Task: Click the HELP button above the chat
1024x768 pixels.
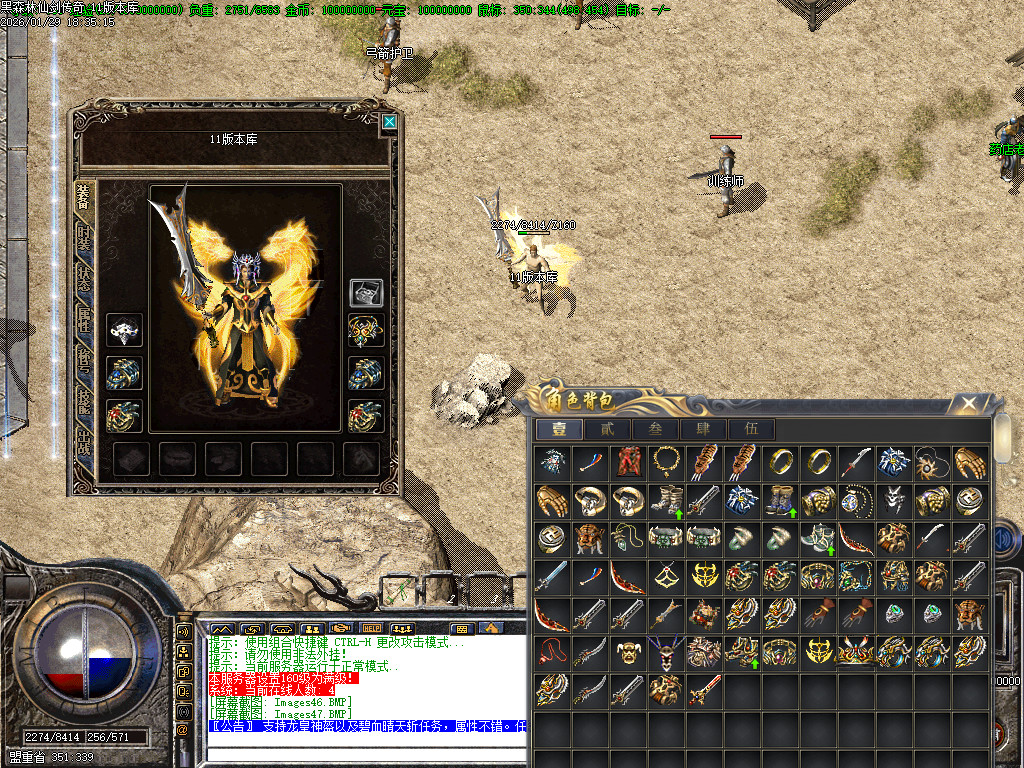Action: [371, 628]
